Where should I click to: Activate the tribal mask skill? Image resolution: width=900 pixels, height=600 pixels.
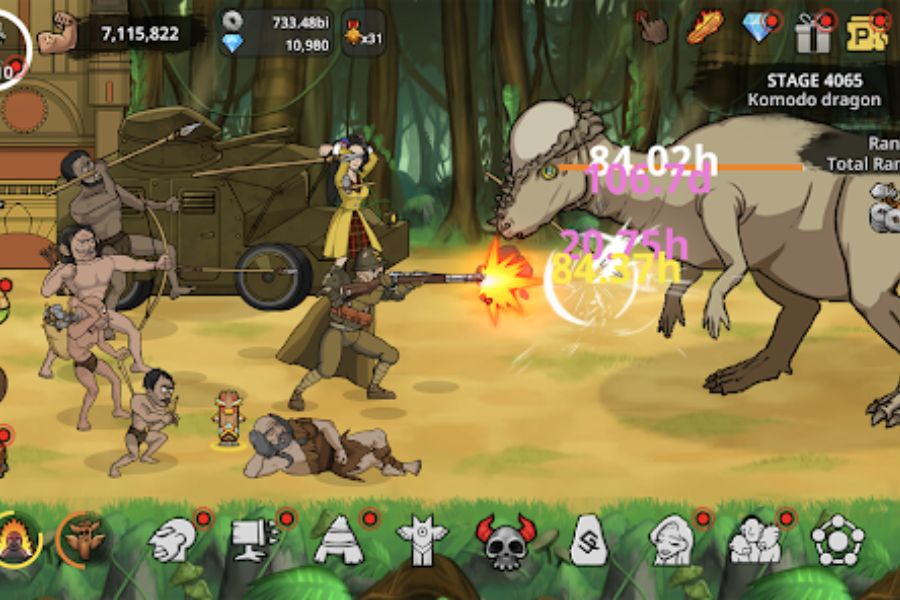(83, 540)
